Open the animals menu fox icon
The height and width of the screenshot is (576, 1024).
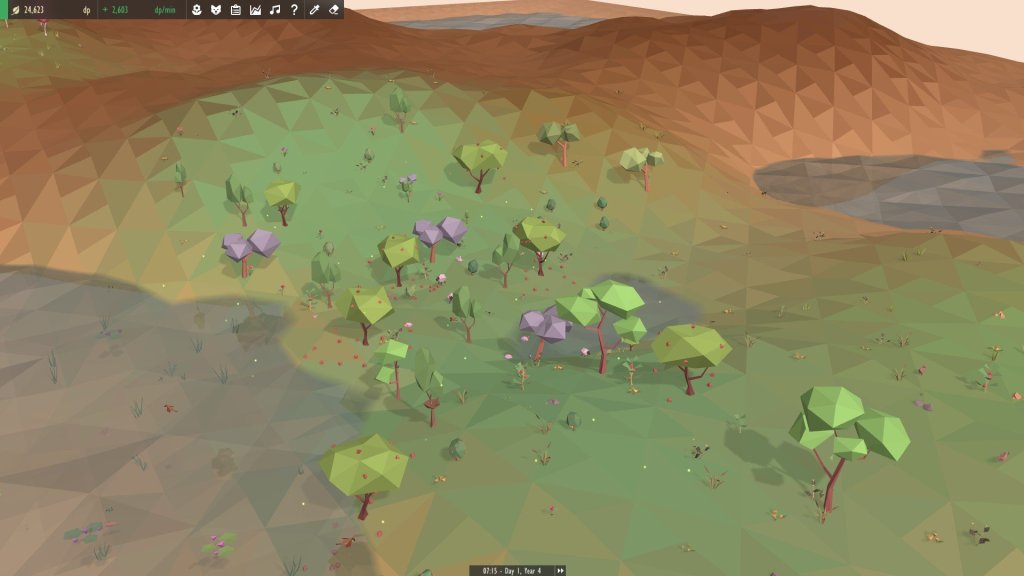(216, 10)
